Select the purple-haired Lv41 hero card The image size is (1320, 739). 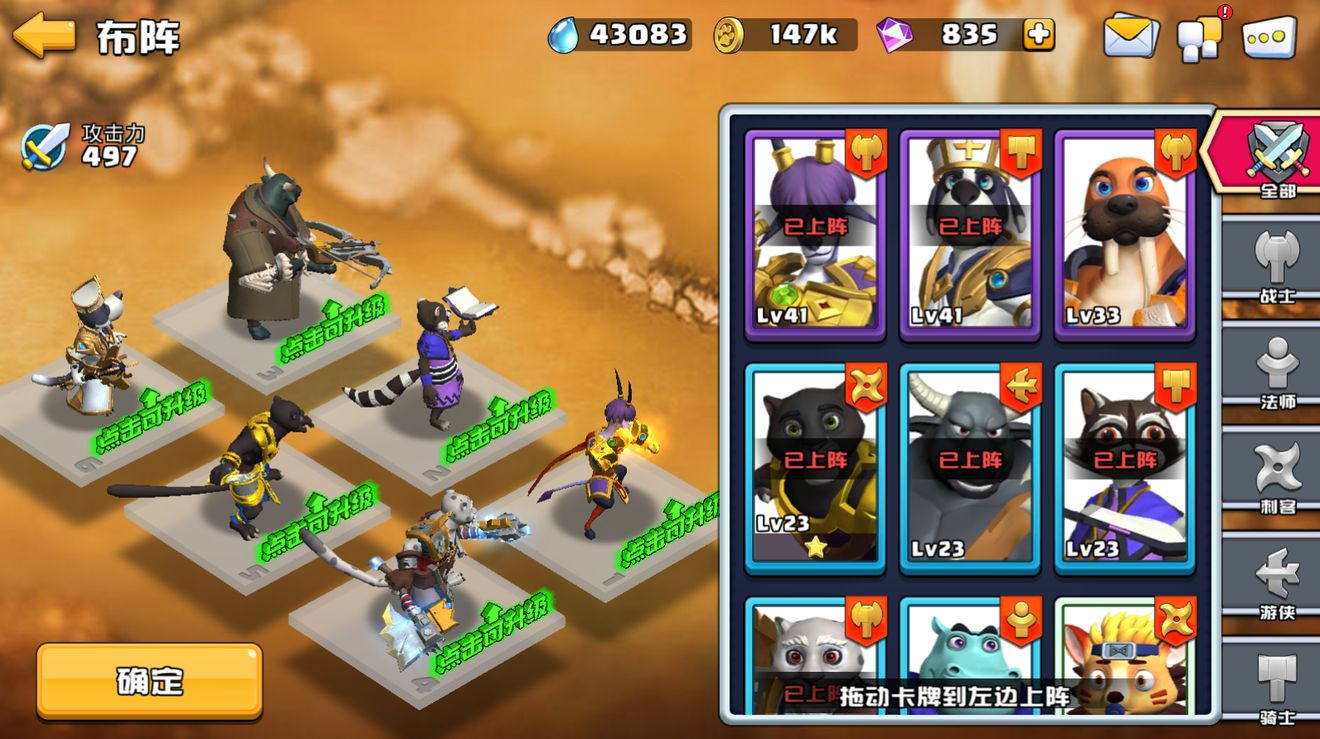[815, 235]
